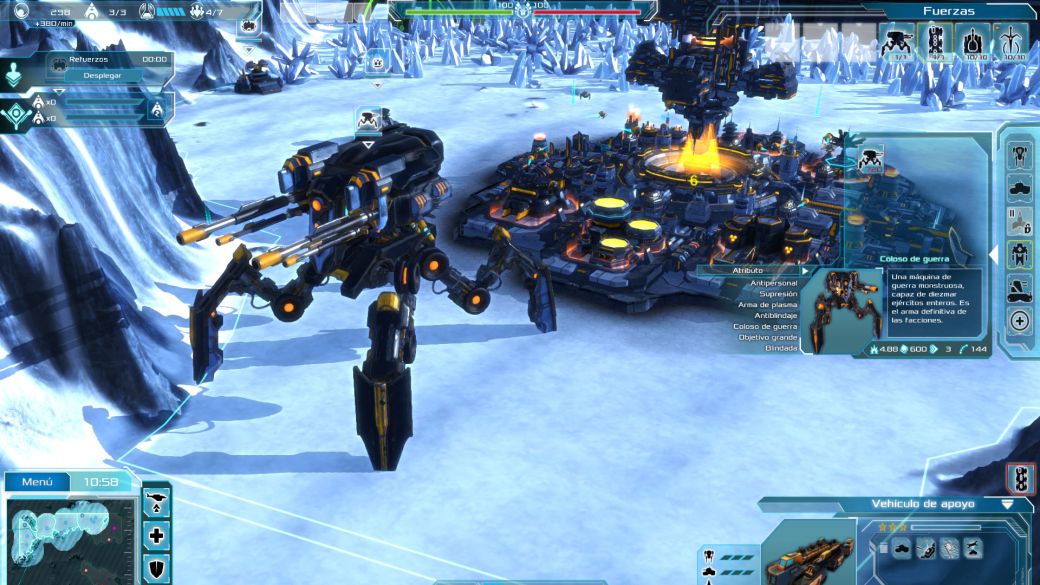
Task: Expand the Atributo list arrow
Action: coord(804,270)
